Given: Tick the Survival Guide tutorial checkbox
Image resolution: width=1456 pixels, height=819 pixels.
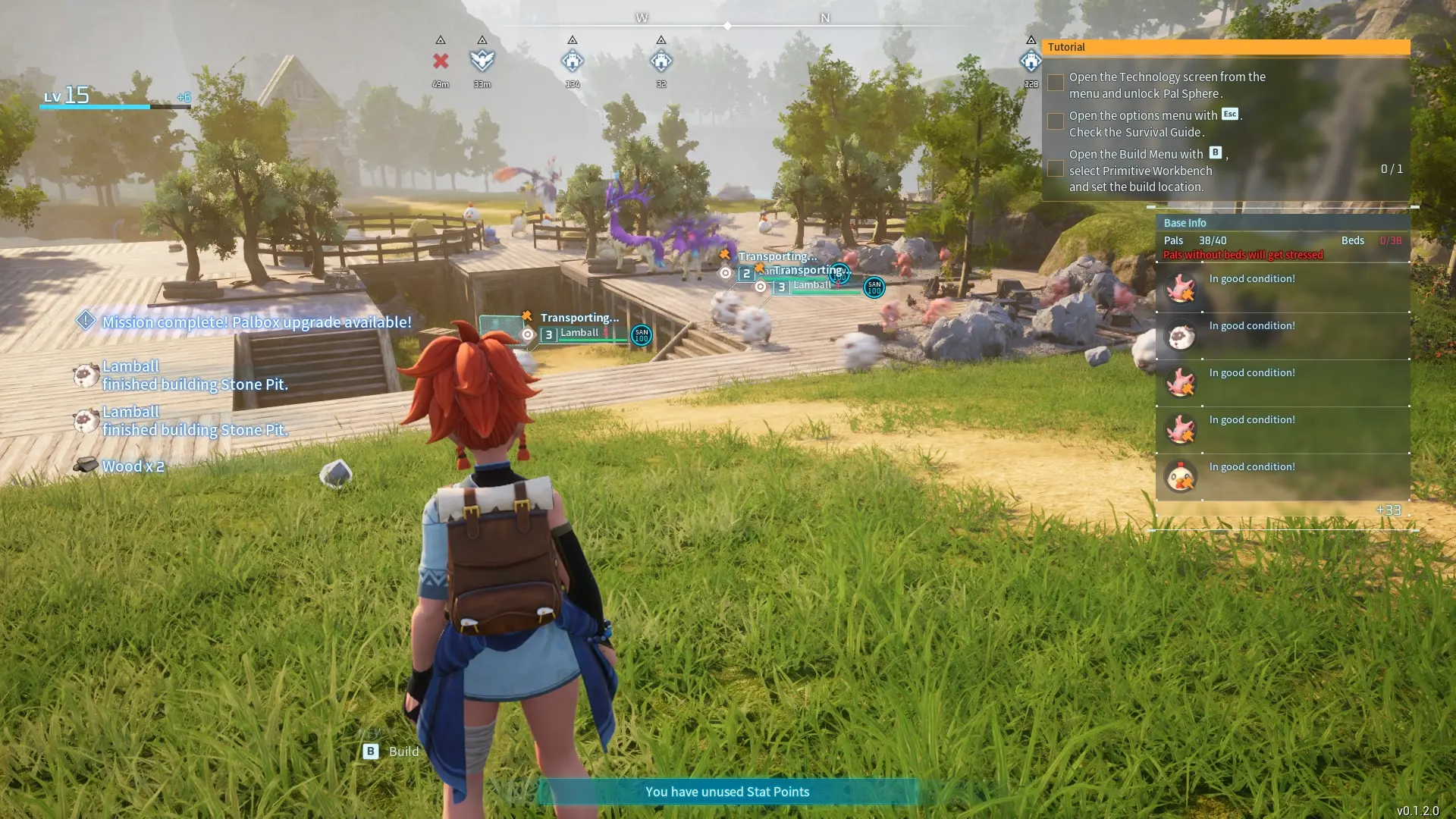Looking at the screenshot, I should (x=1055, y=121).
